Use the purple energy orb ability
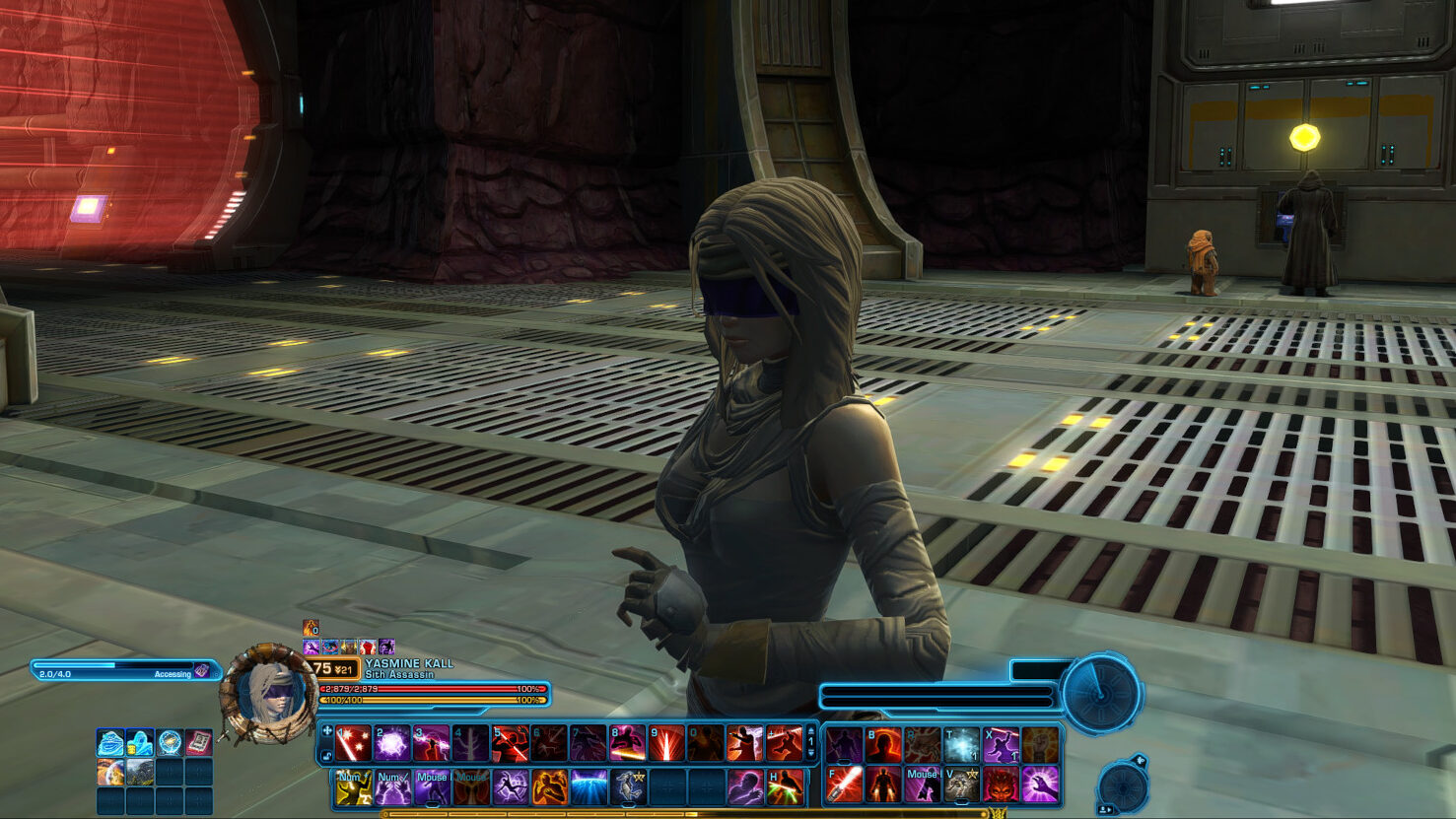 point(391,744)
